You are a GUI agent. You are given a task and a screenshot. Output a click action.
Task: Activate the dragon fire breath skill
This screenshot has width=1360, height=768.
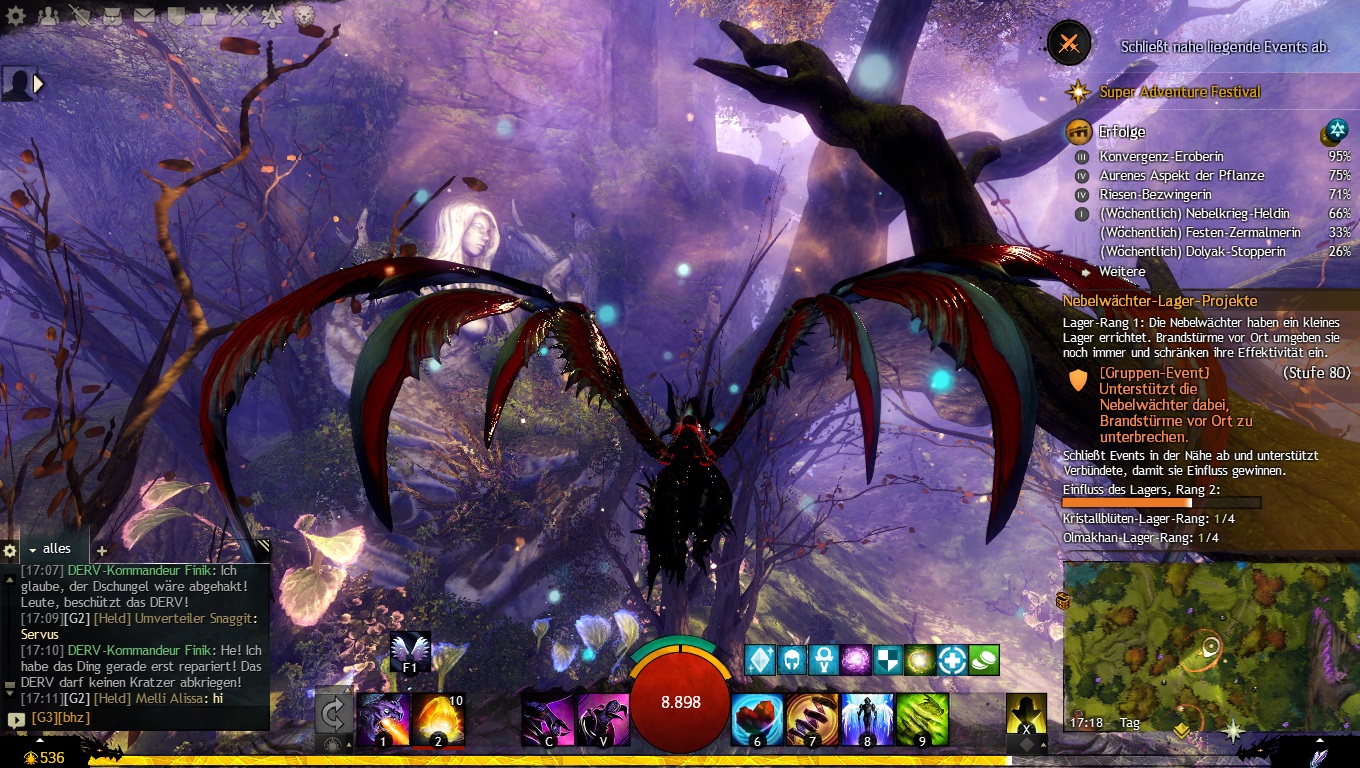(383, 719)
